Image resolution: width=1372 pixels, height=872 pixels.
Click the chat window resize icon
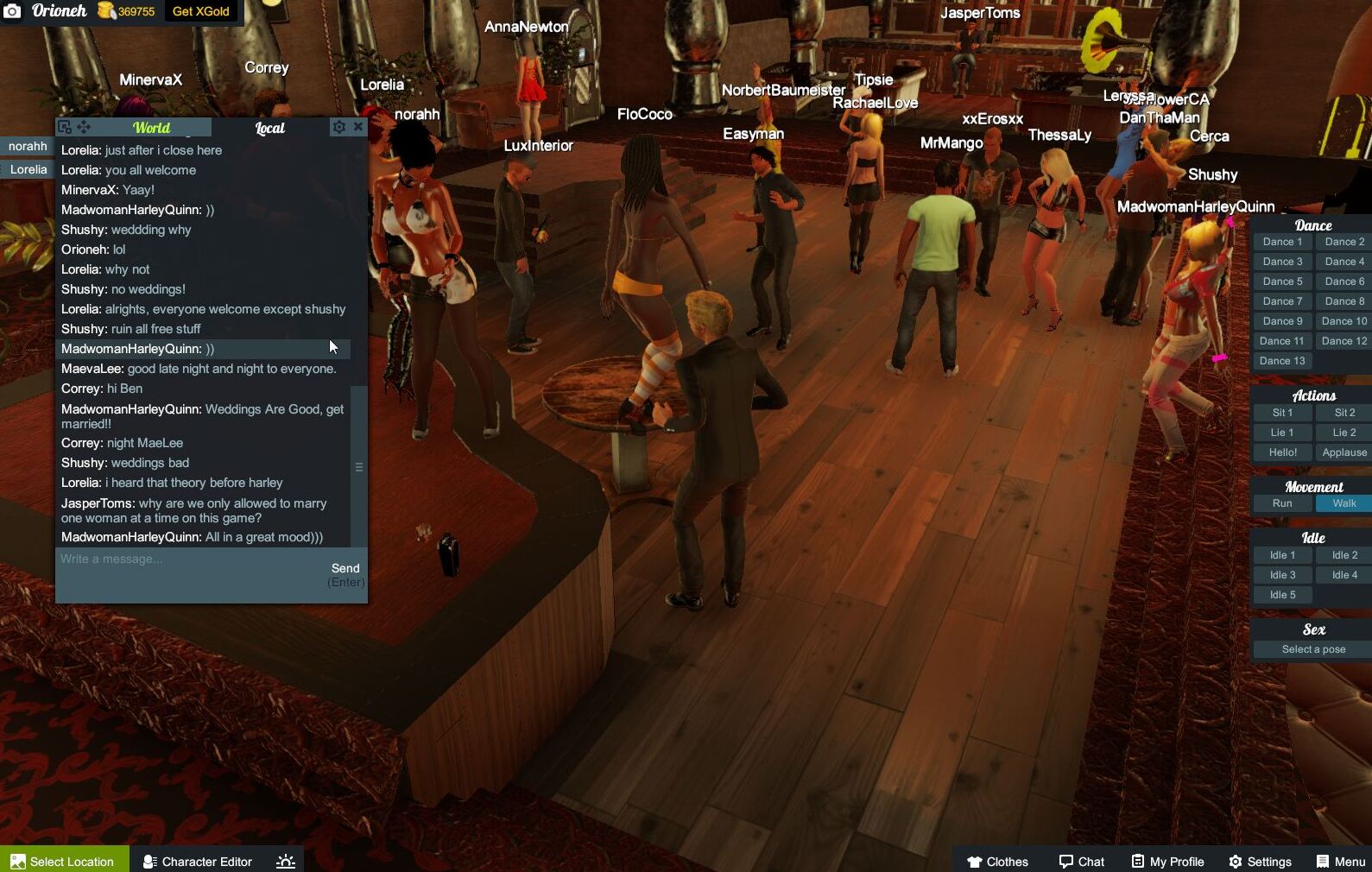coord(64,127)
